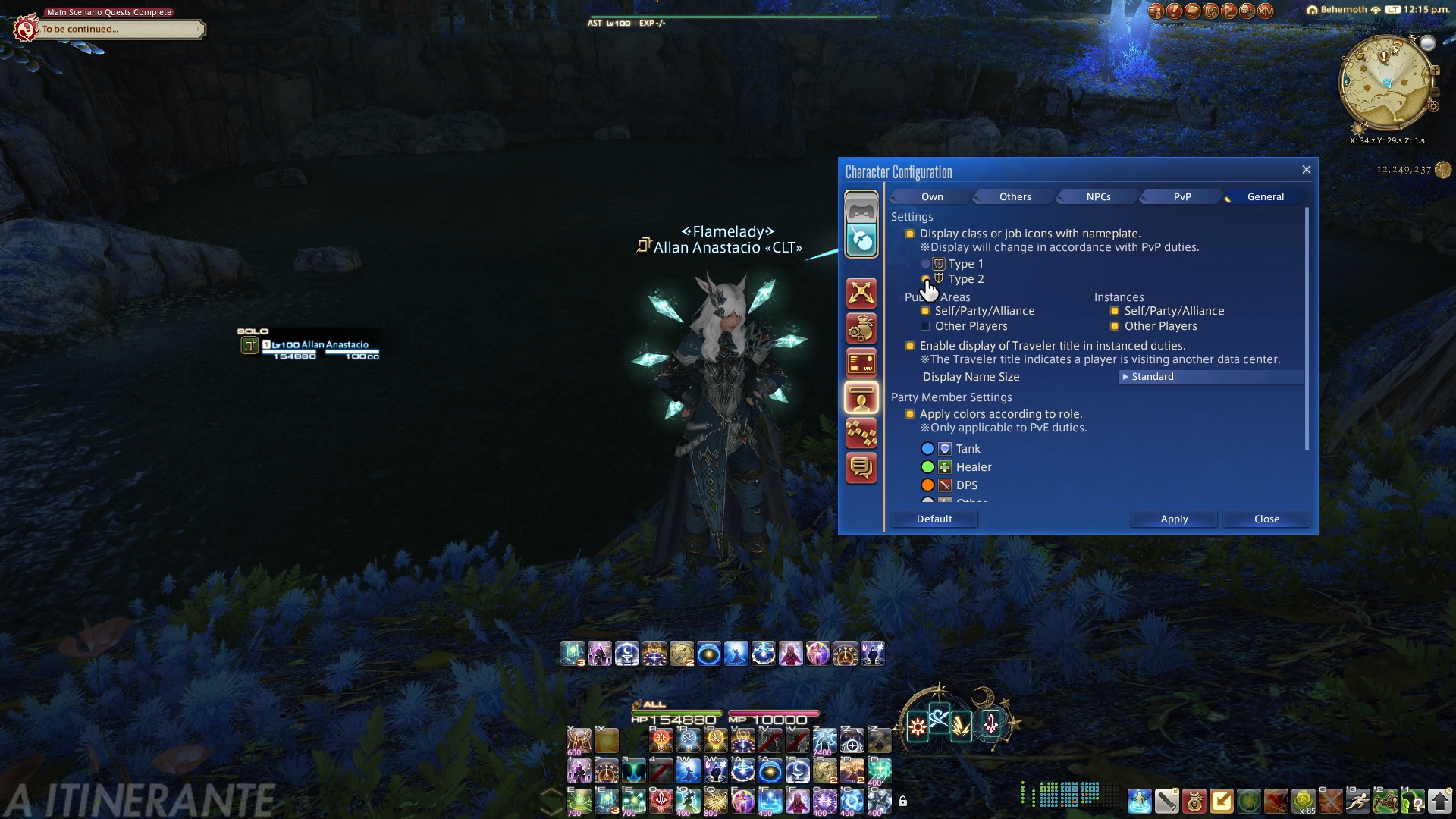Toggle the Traveler title display checkbox
Screen dimensions: 1456x819
point(910,346)
